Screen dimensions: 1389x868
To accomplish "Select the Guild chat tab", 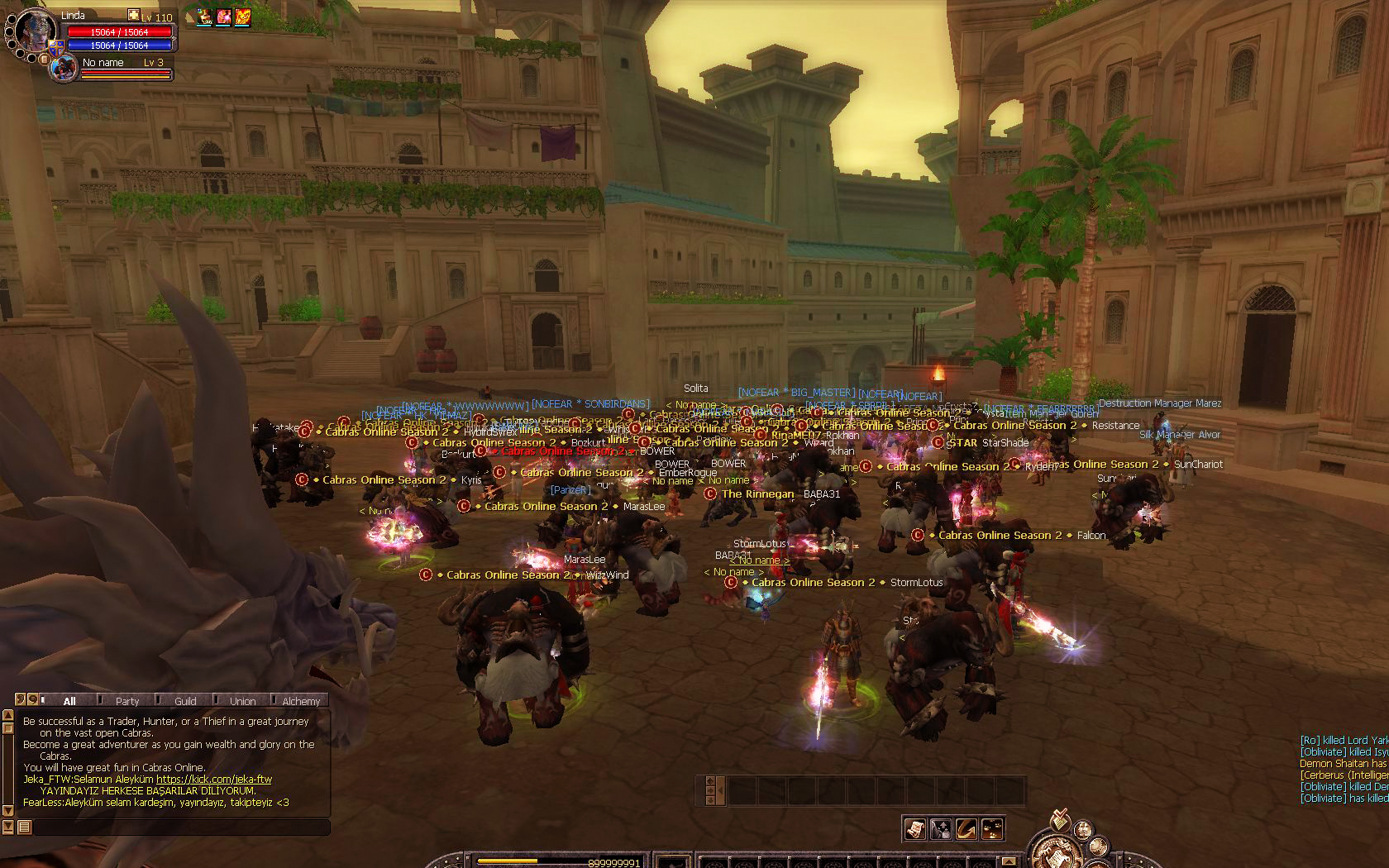I will 185,701.
